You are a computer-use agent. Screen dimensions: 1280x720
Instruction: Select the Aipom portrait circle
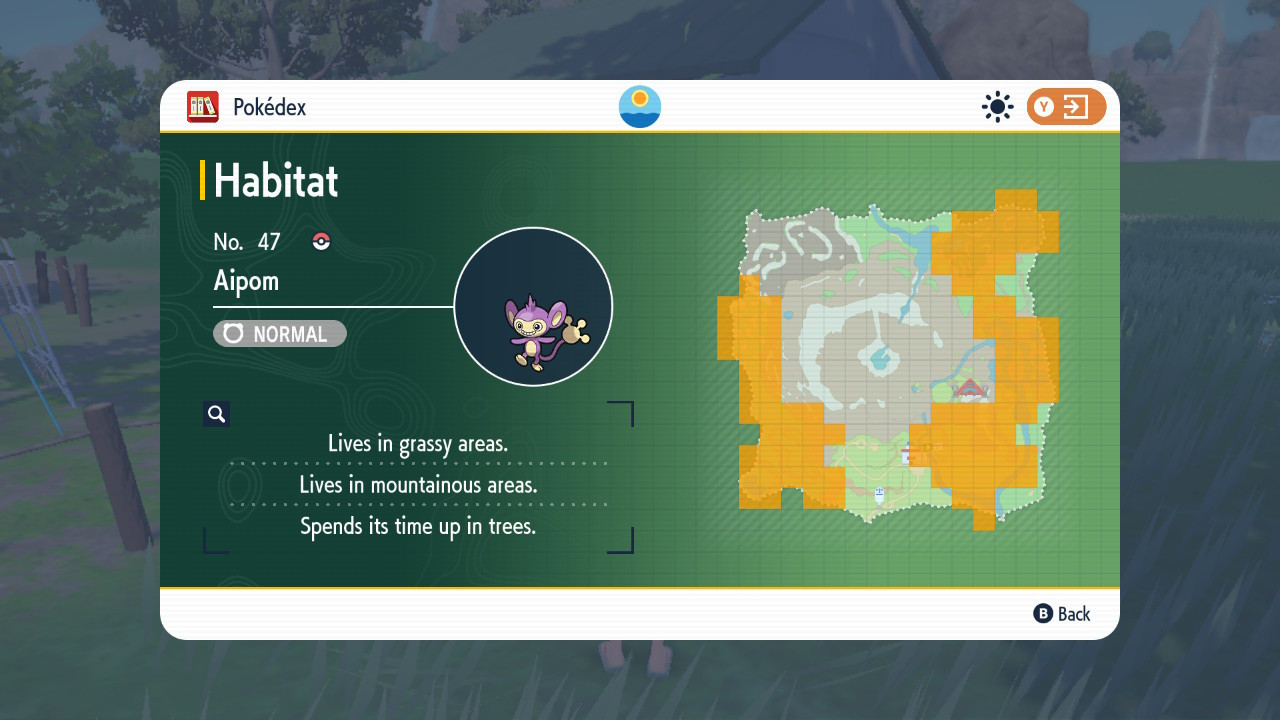(533, 307)
